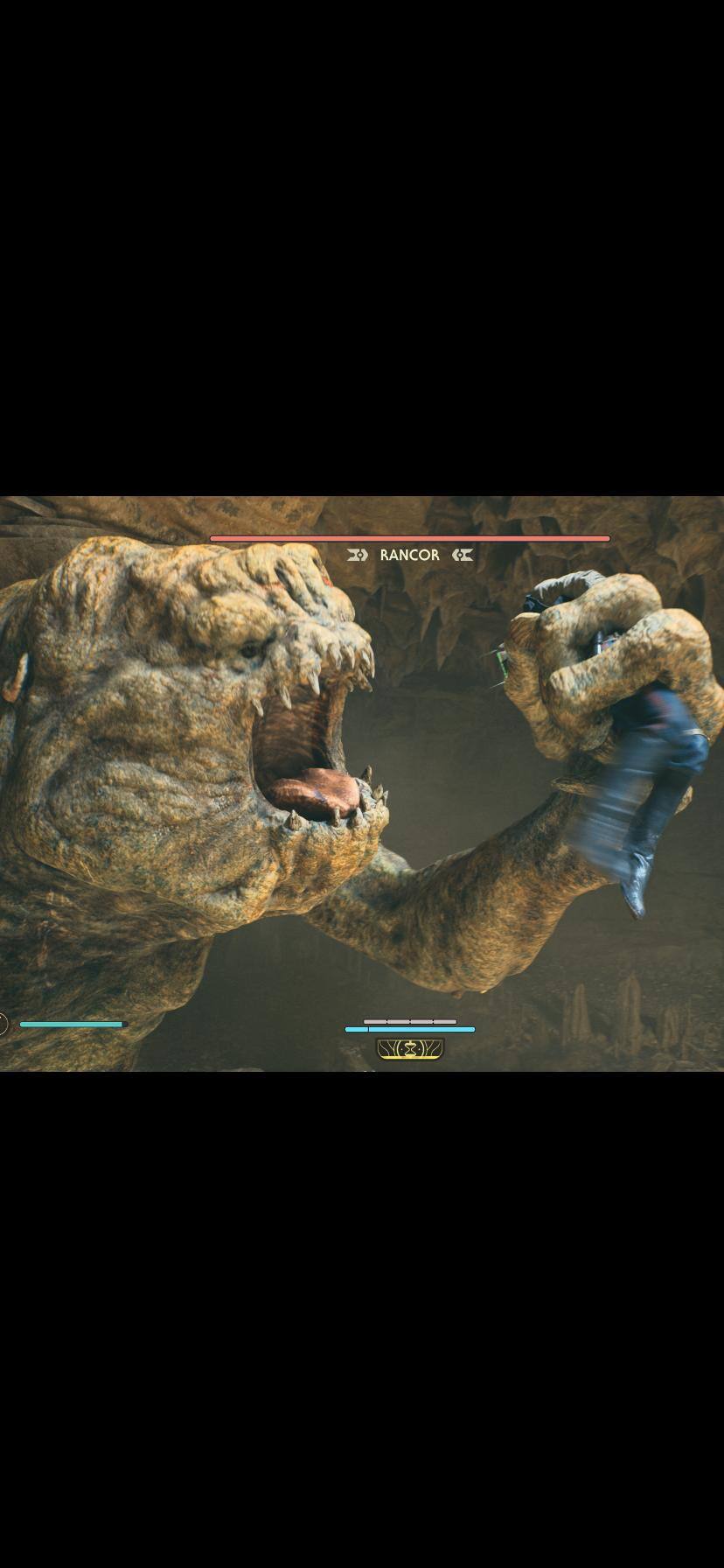Select the gold lightsaber stance emblem
Image resolution: width=724 pixels, height=1568 pixels.
pos(410,1048)
